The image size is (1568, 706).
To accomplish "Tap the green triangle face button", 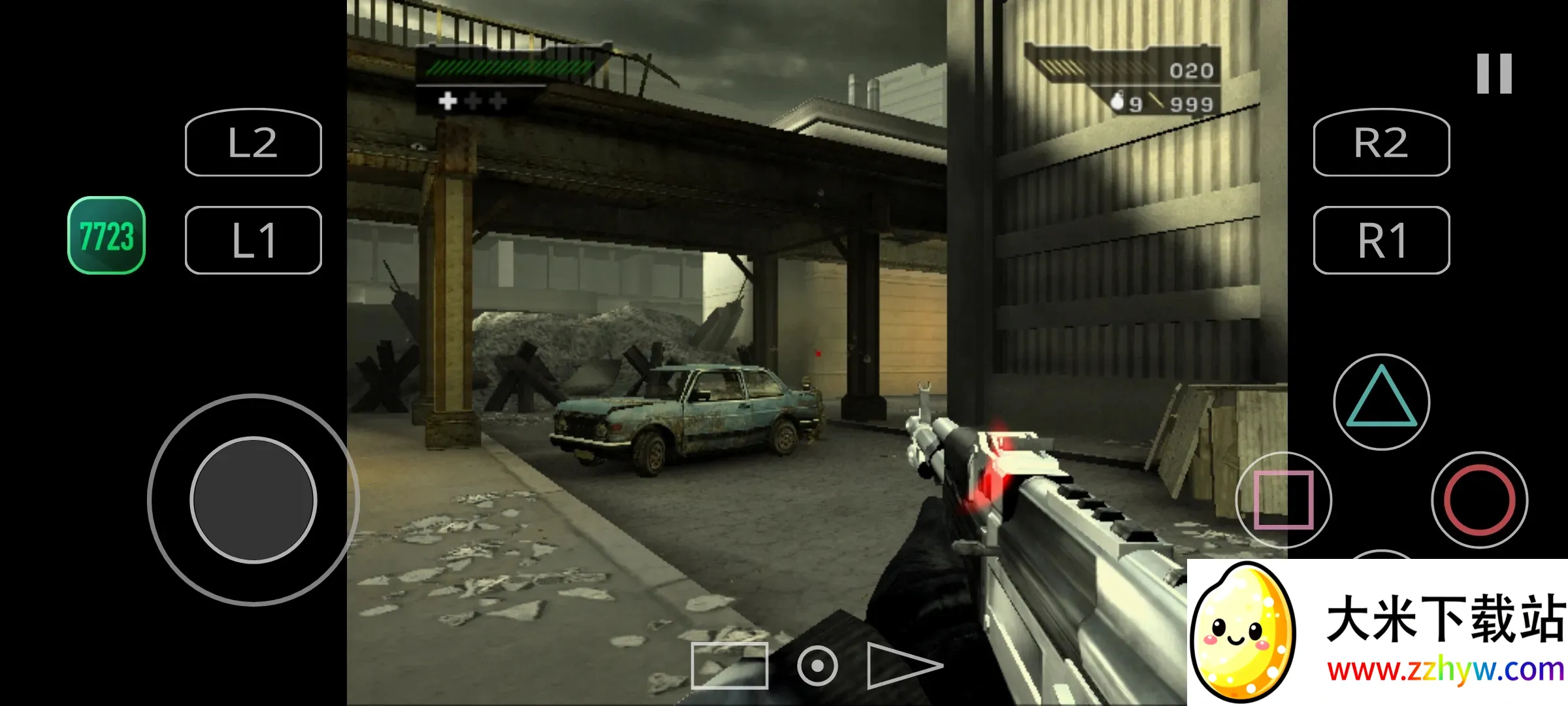I will click(x=1381, y=401).
